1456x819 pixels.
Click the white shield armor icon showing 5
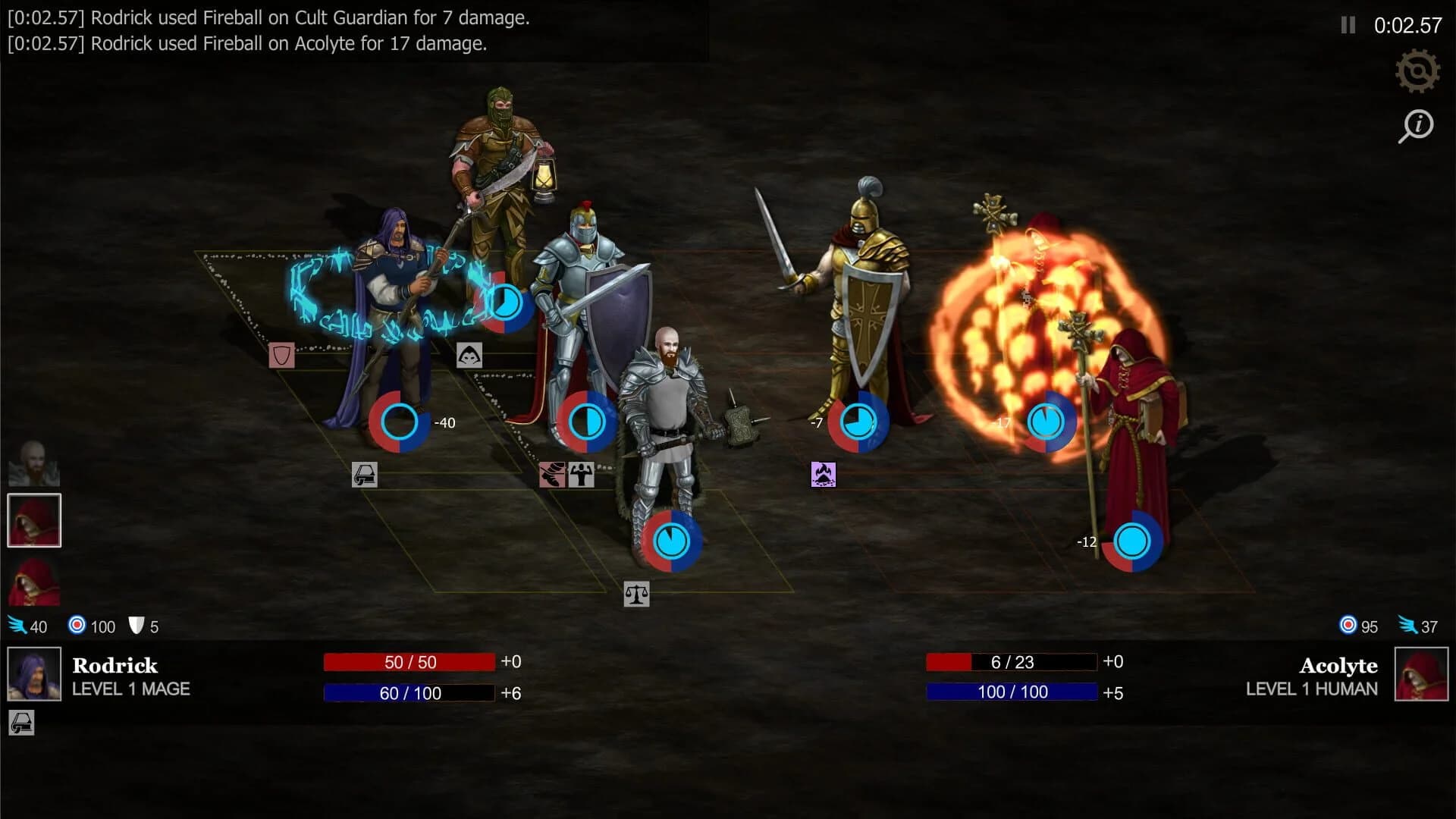coord(136,626)
